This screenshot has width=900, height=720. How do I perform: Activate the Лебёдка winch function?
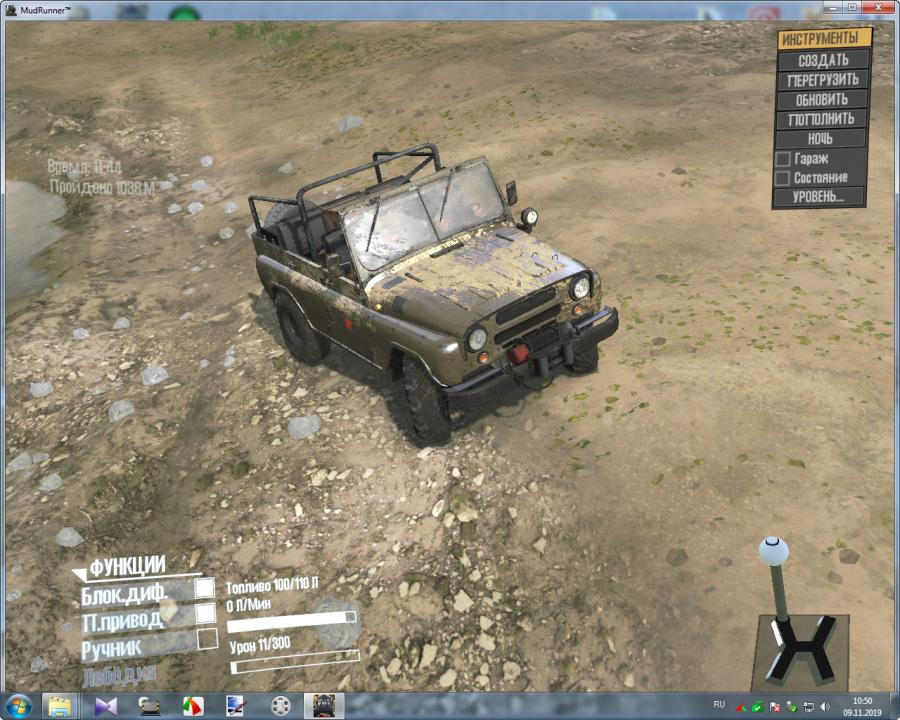click(119, 674)
